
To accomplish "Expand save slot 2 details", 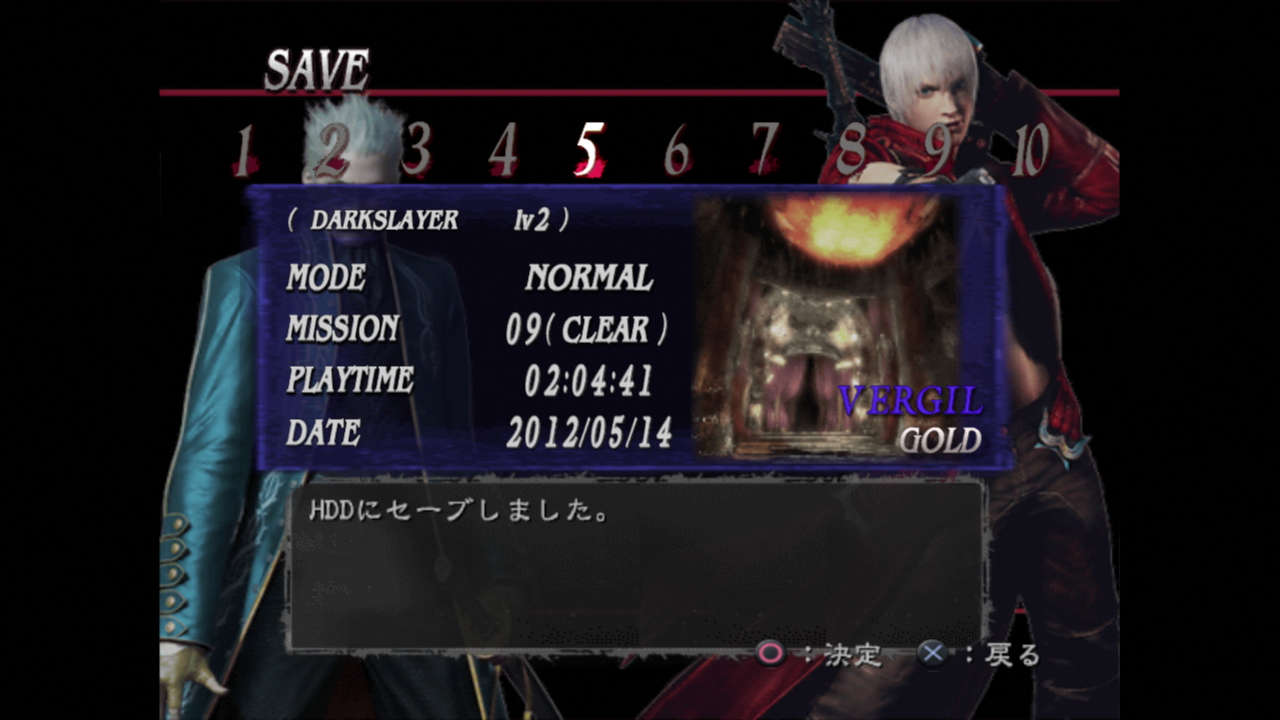I will 332,147.
